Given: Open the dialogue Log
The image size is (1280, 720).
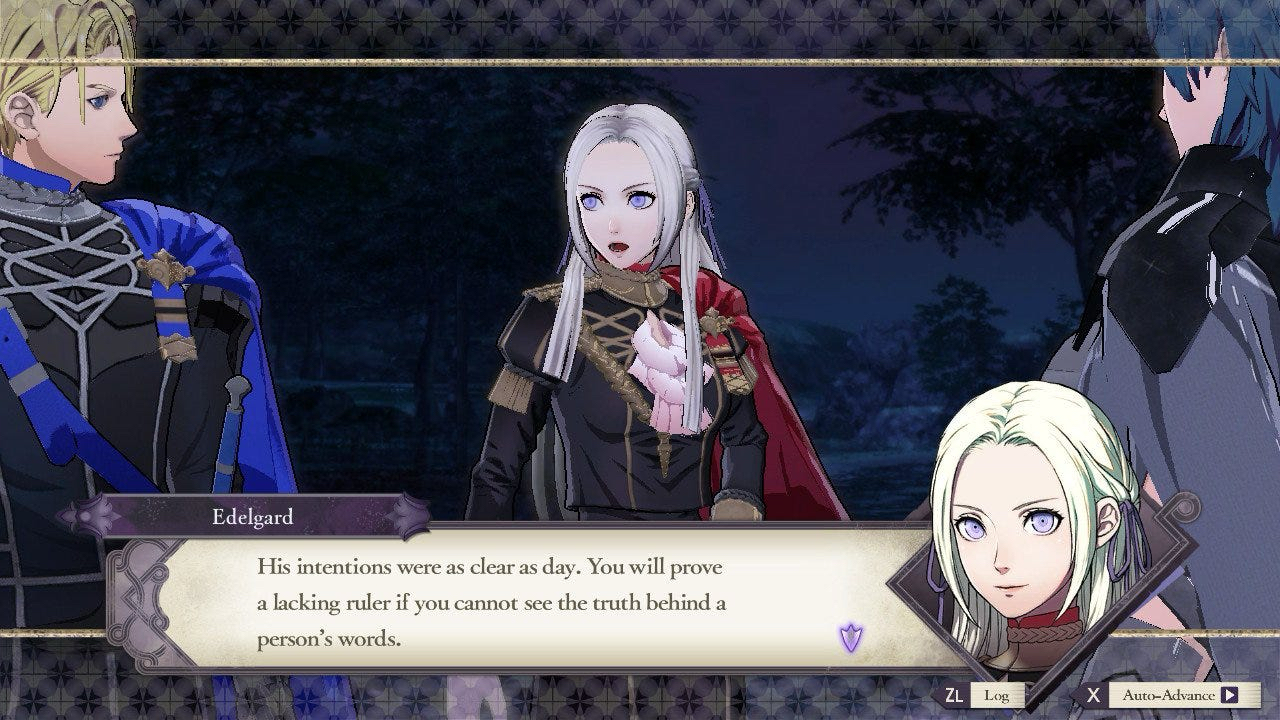Looking at the screenshot, I should (x=996, y=695).
